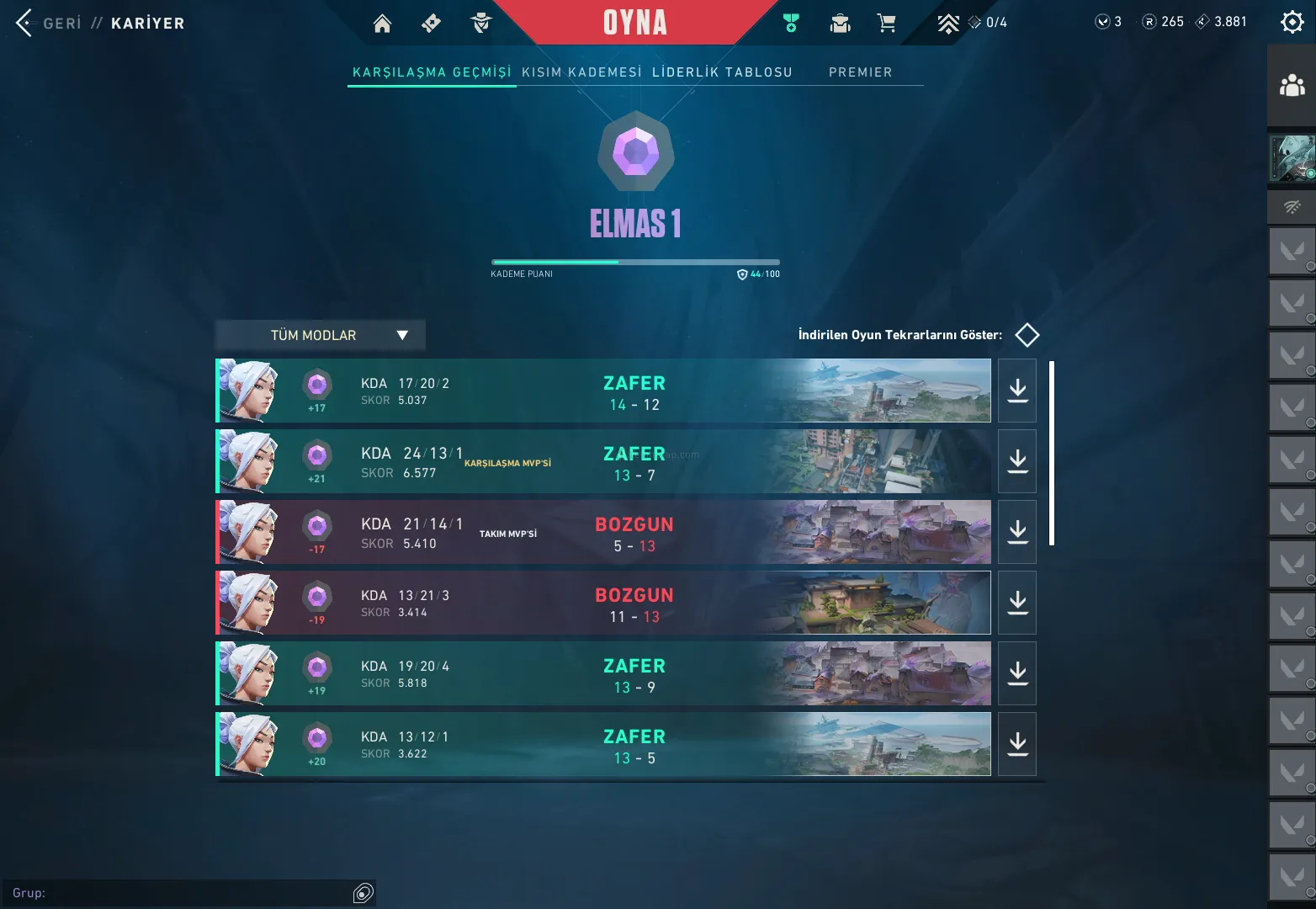
Task: Go back using the Geri button
Action: pos(50,23)
